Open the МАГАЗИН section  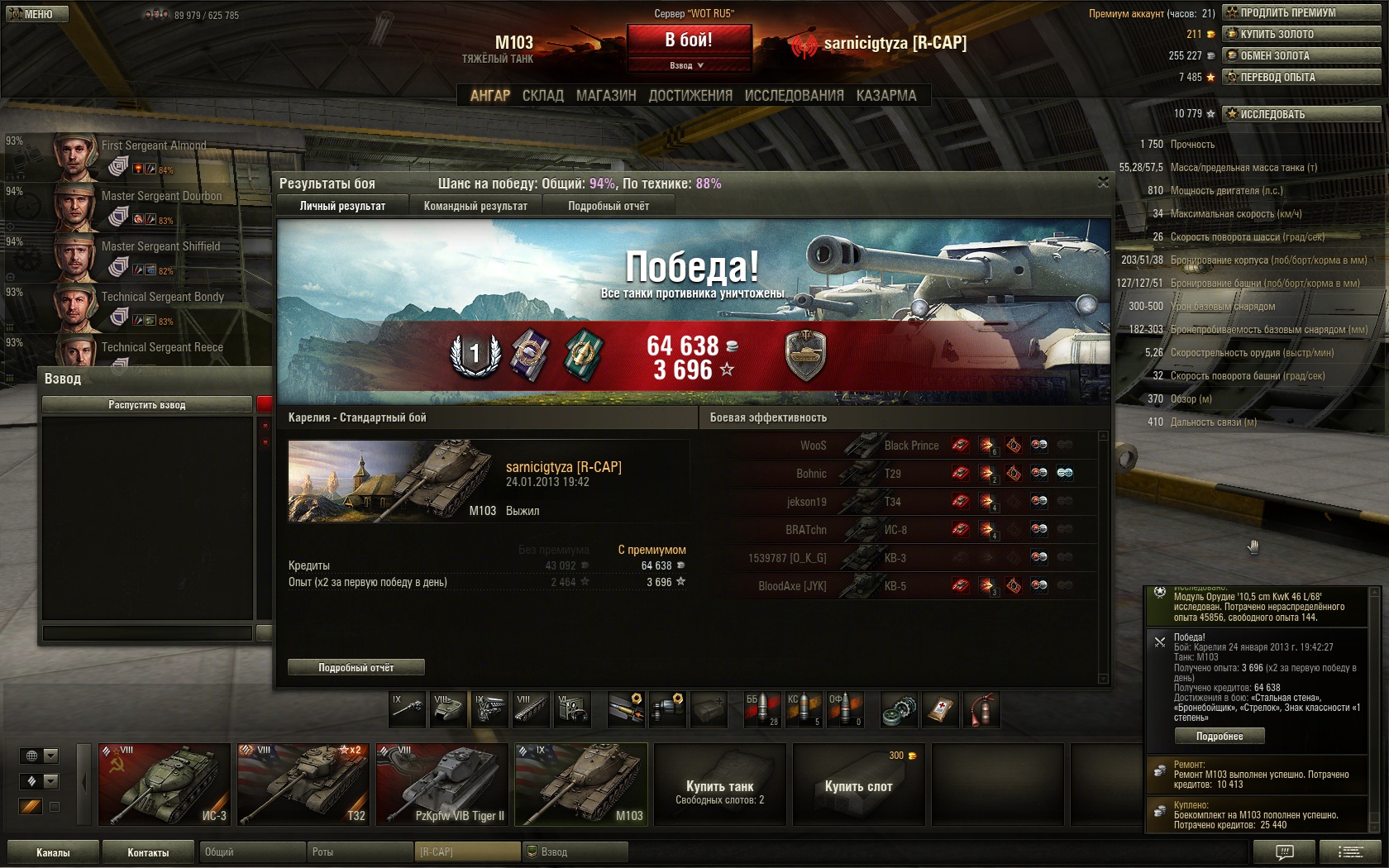point(606,96)
